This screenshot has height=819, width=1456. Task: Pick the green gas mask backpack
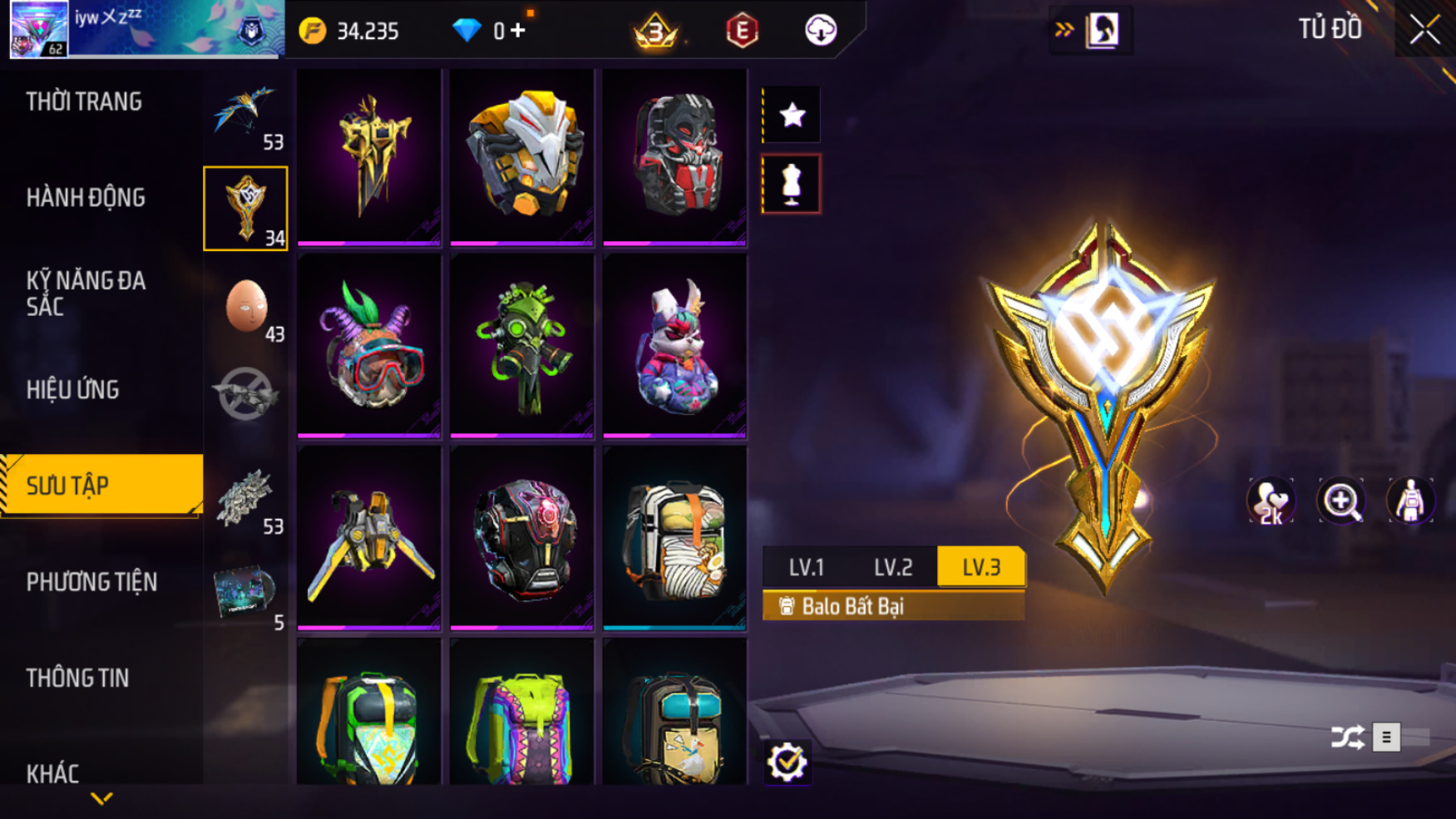point(521,346)
